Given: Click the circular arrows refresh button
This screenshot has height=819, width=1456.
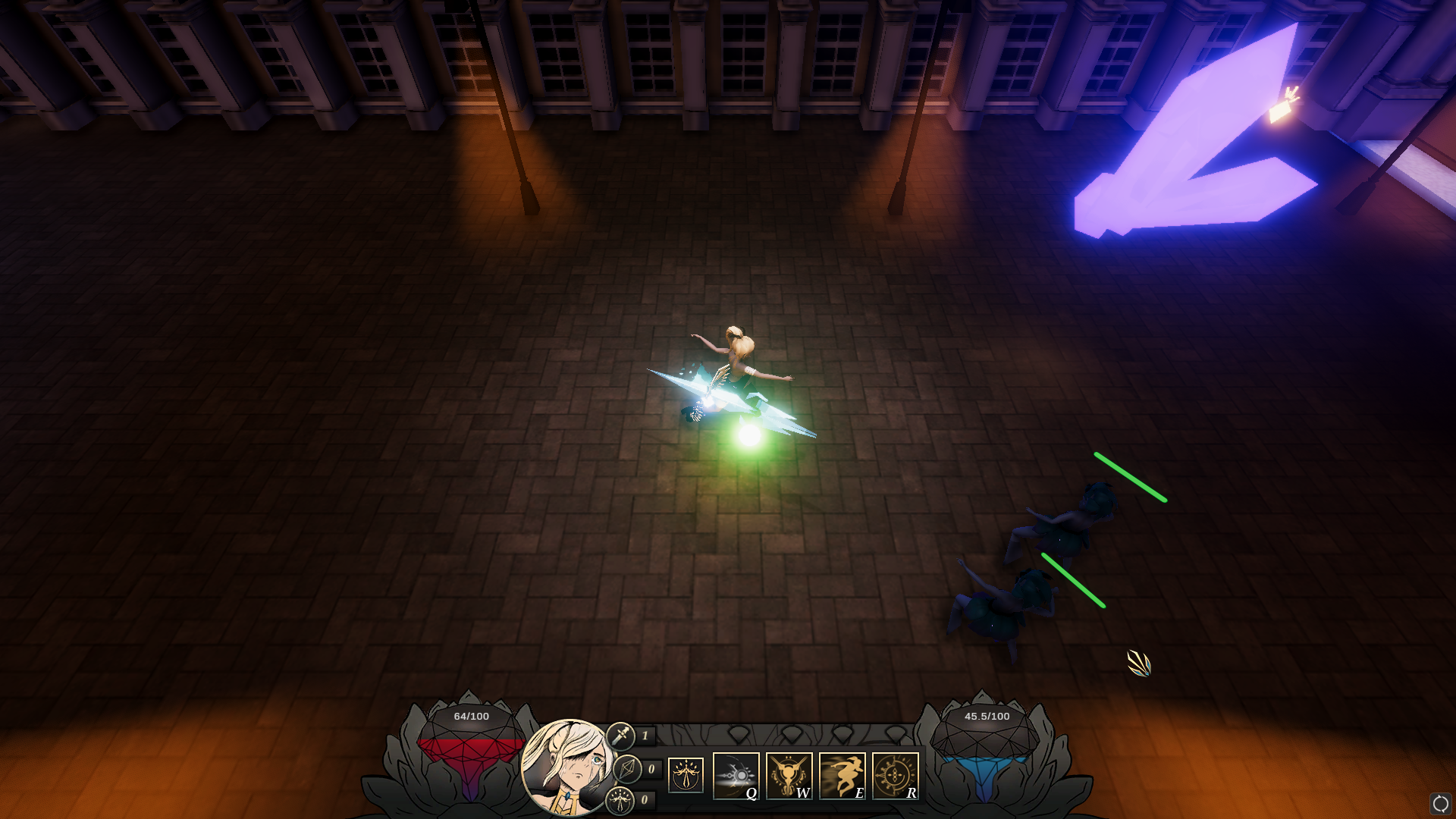Looking at the screenshot, I should click(1440, 803).
